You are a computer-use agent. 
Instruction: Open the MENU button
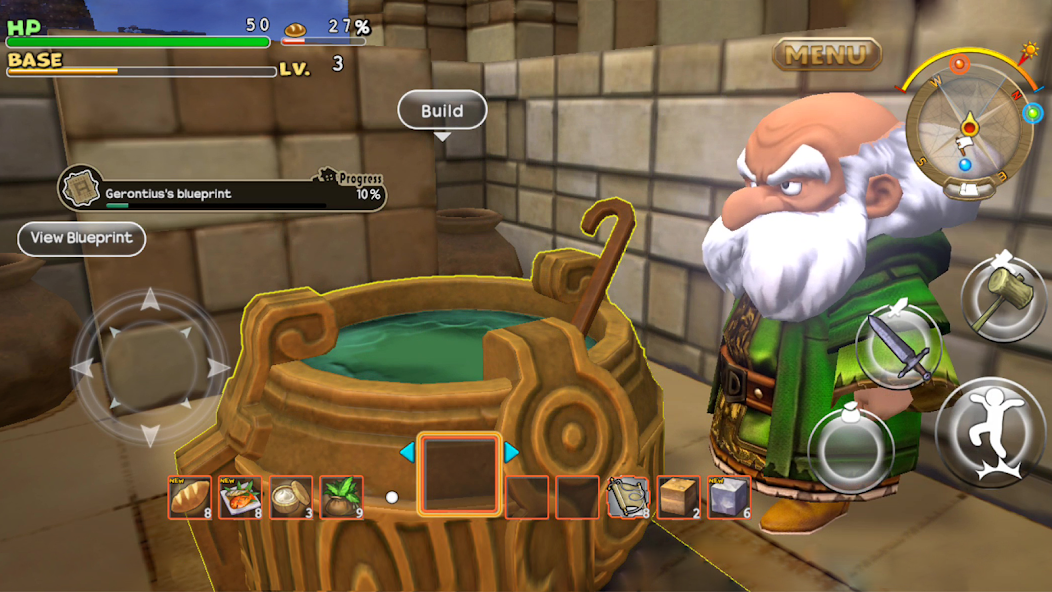point(826,54)
